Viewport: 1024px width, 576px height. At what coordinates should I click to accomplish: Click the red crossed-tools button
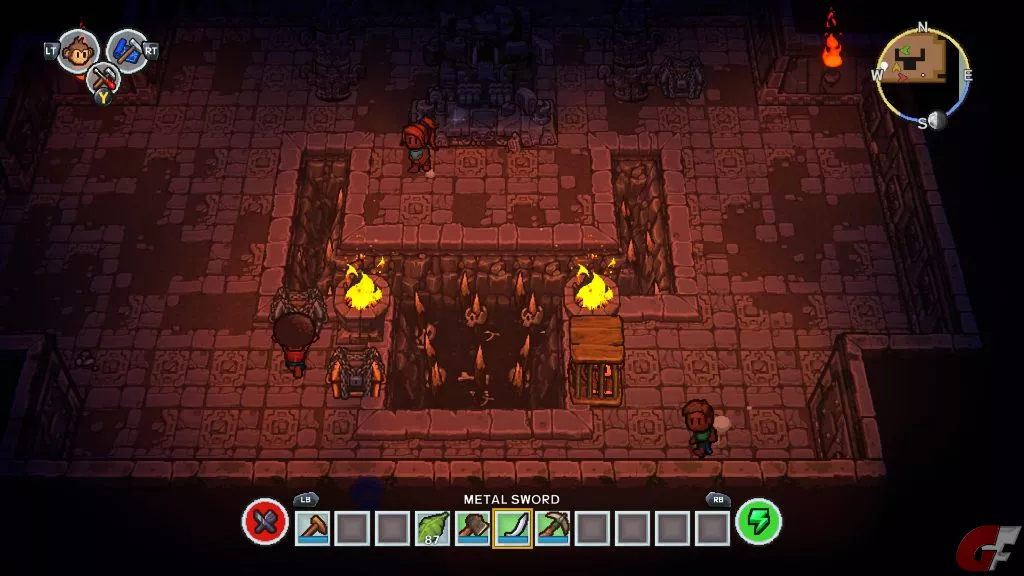[x=265, y=523]
